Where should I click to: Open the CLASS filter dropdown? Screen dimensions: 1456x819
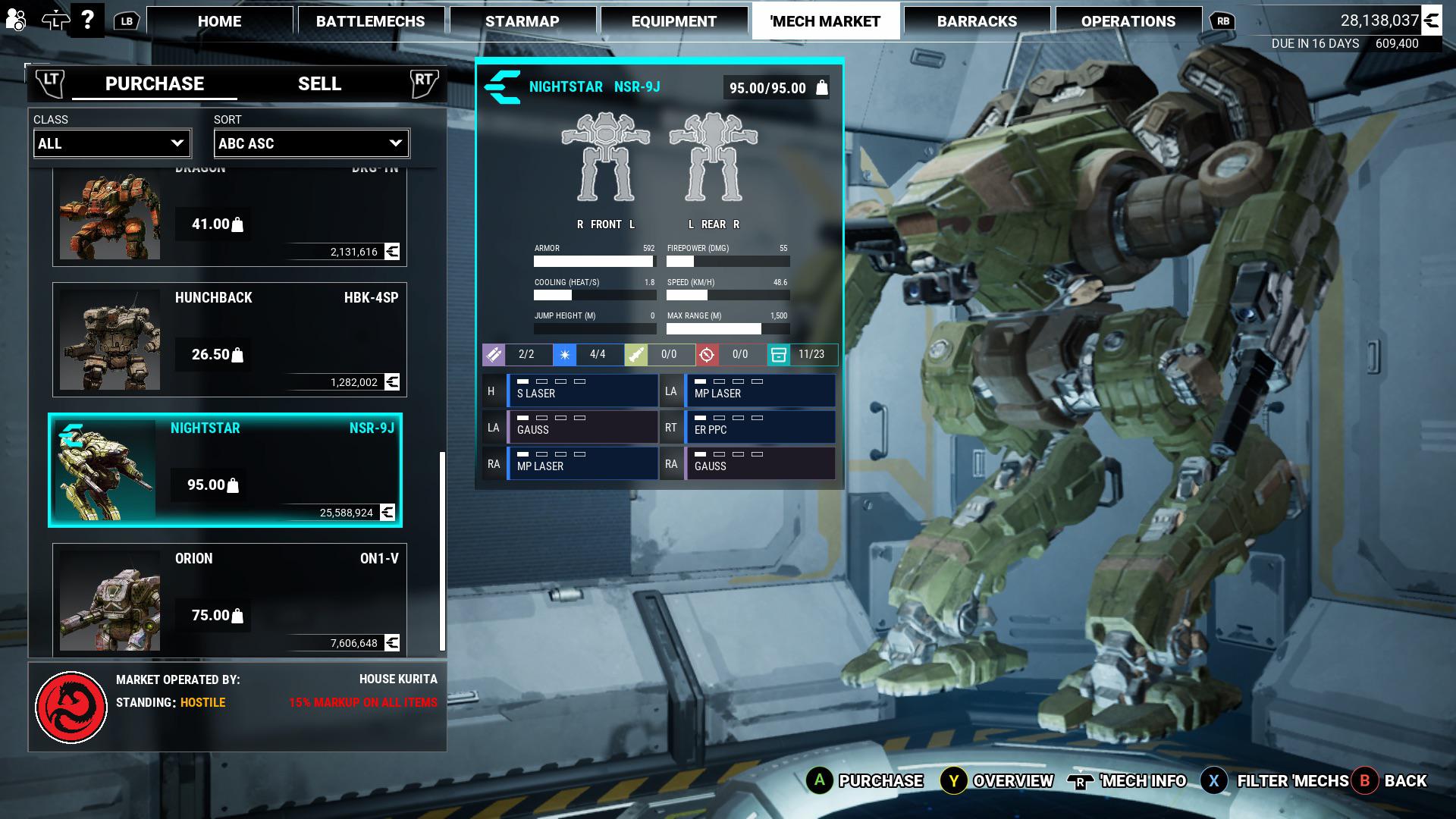pos(111,143)
